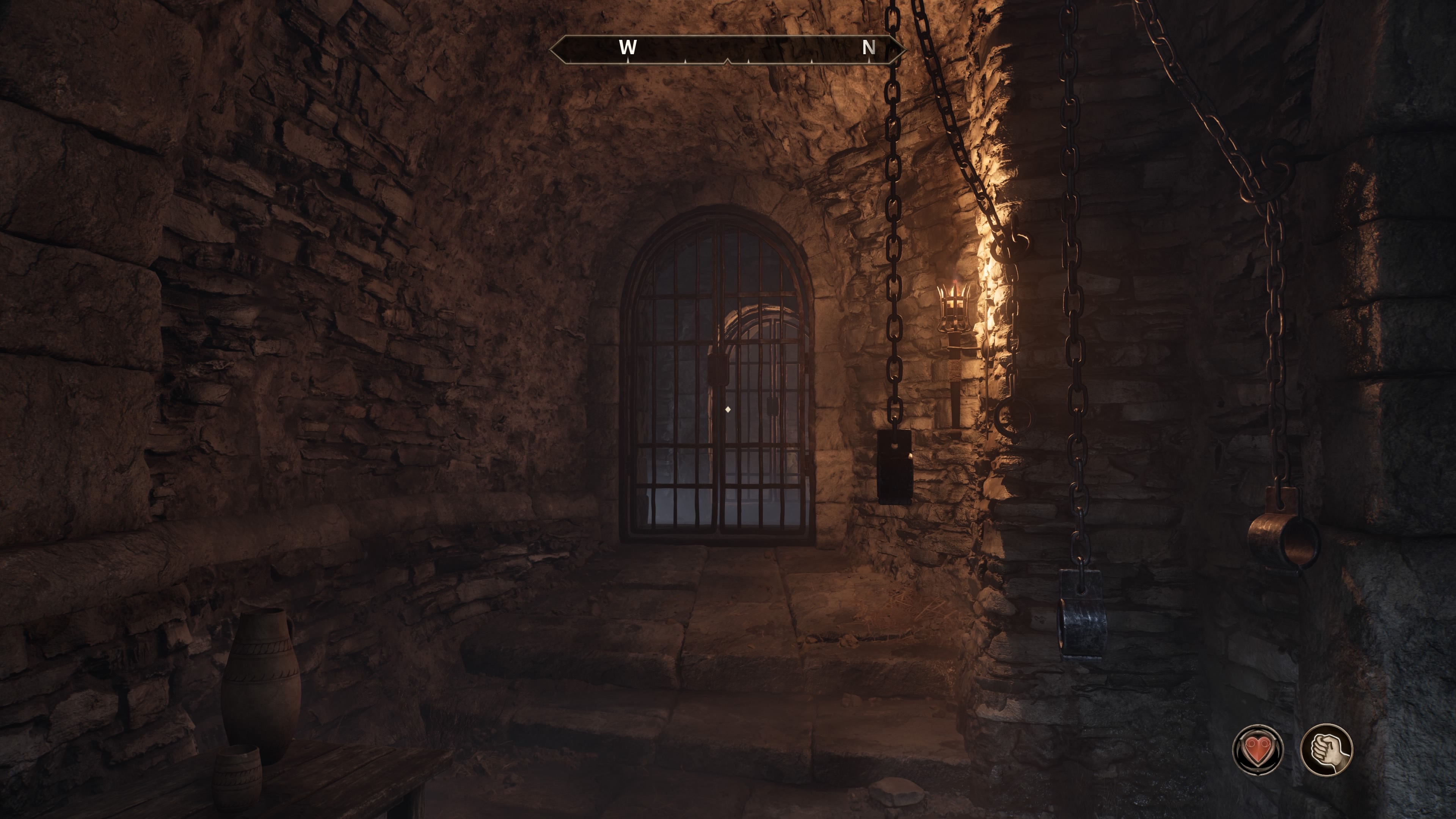Click the compass bar showing W and N

tap(728, 49)
